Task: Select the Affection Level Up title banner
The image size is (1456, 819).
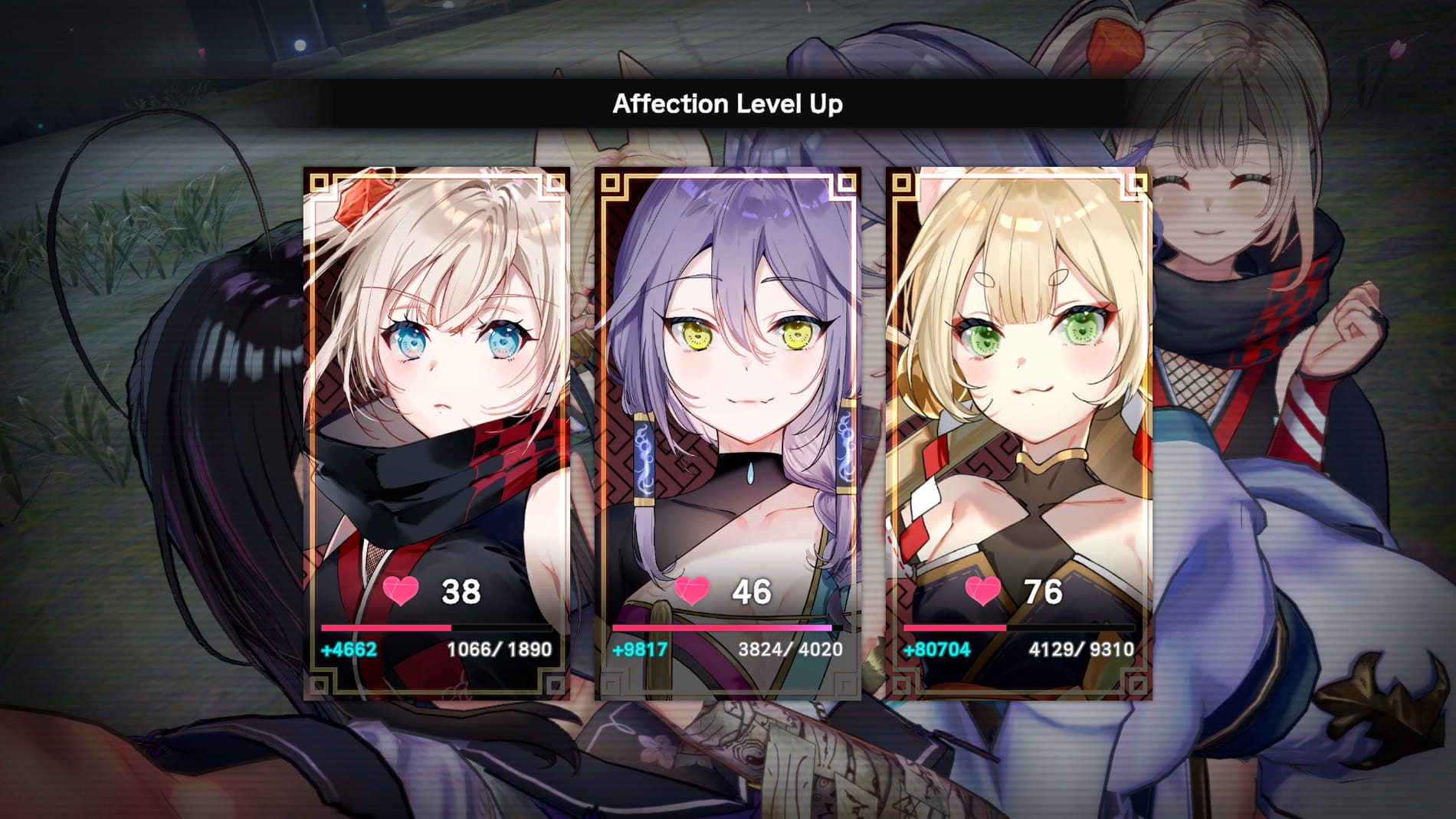Action: coord(726,102)
